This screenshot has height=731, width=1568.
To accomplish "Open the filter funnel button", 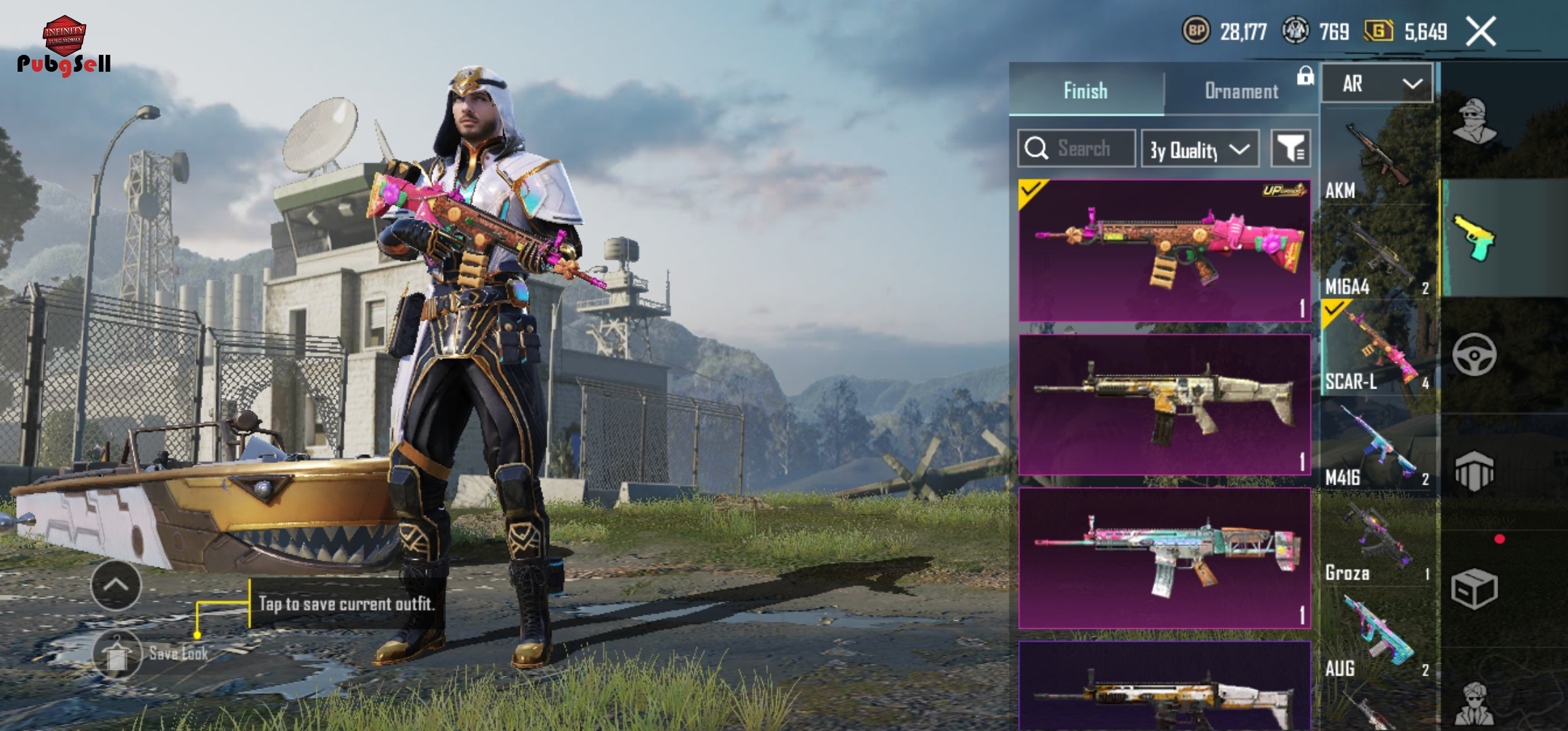I will pos(1290,149).
